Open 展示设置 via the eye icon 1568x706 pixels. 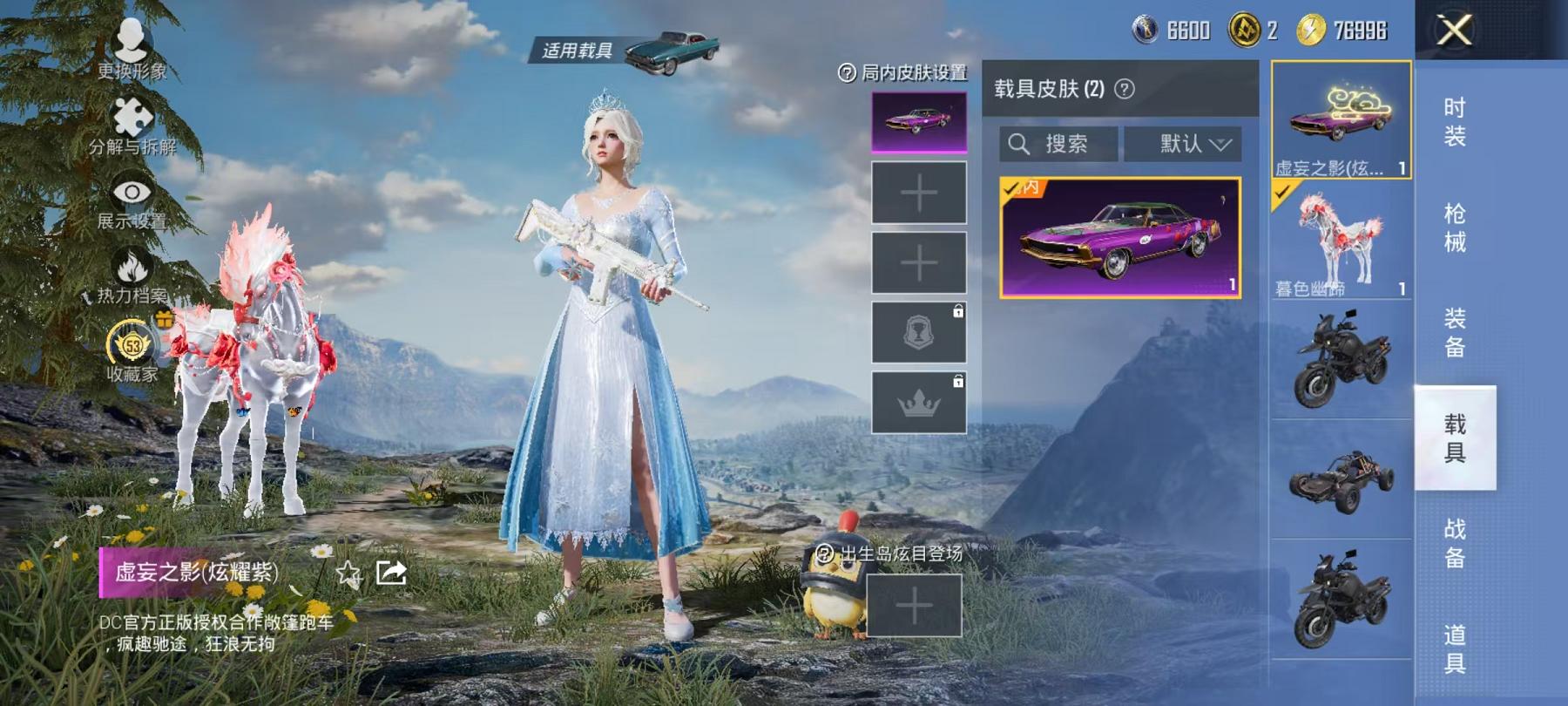[131, 190]
